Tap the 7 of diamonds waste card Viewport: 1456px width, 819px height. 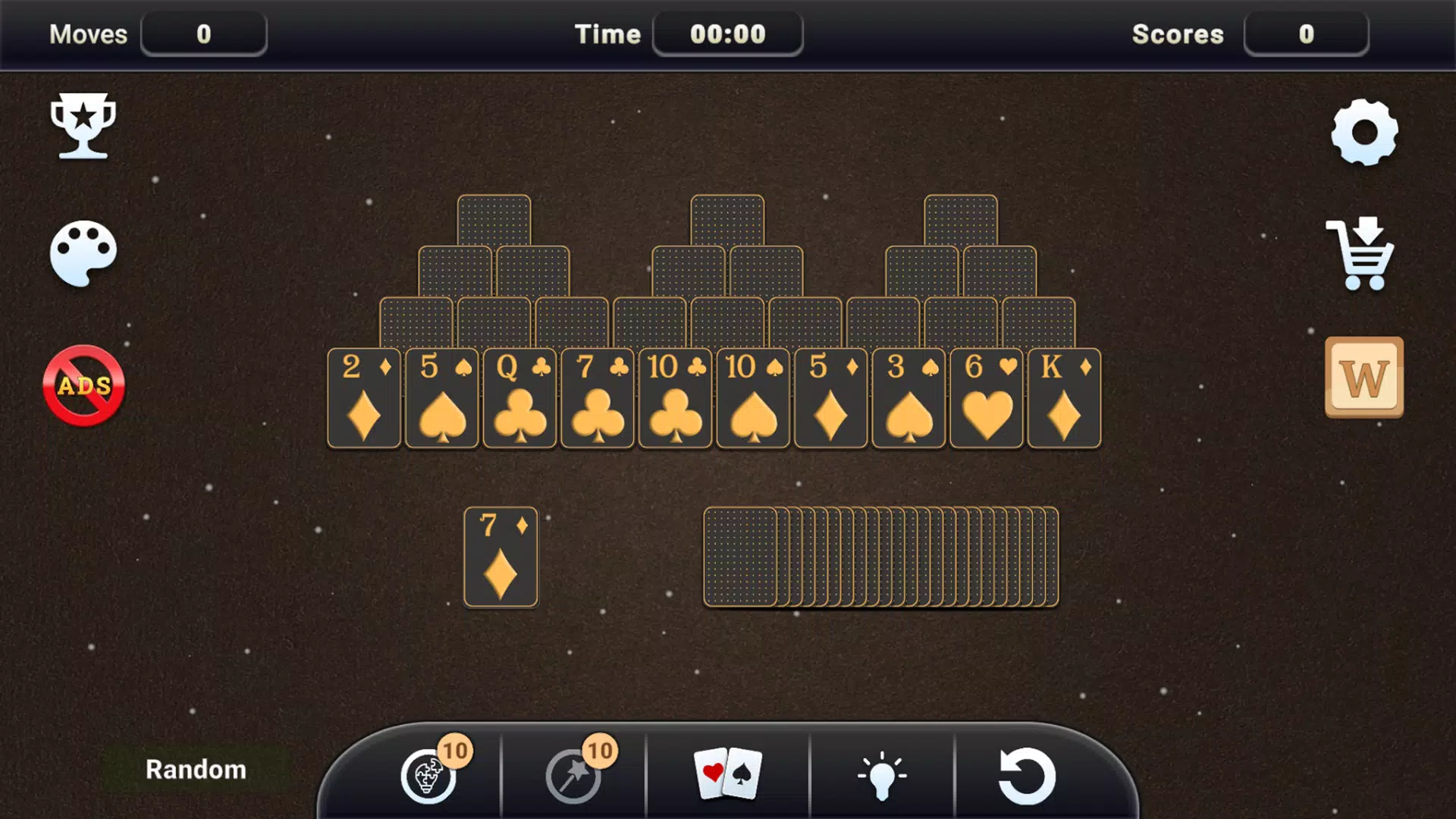[500, 557]
